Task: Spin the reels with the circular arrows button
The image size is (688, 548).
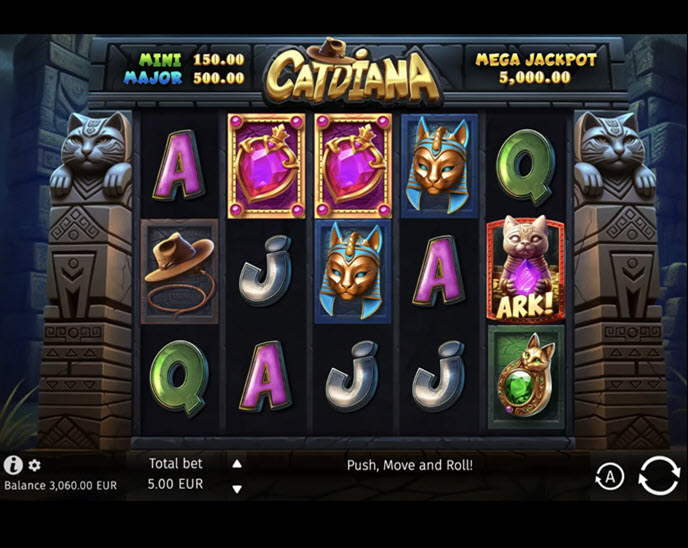Action: tap(658, 475)
